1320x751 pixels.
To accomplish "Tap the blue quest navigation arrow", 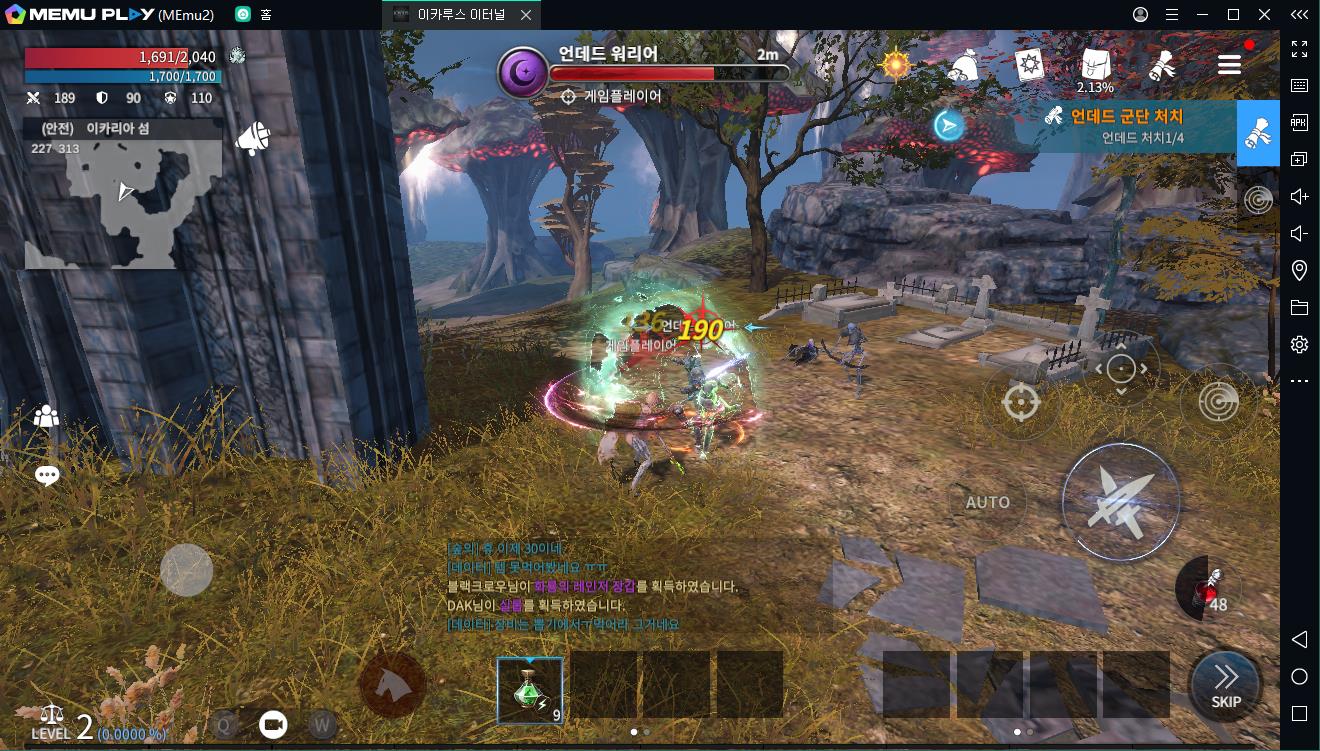I will pos(949,125).
